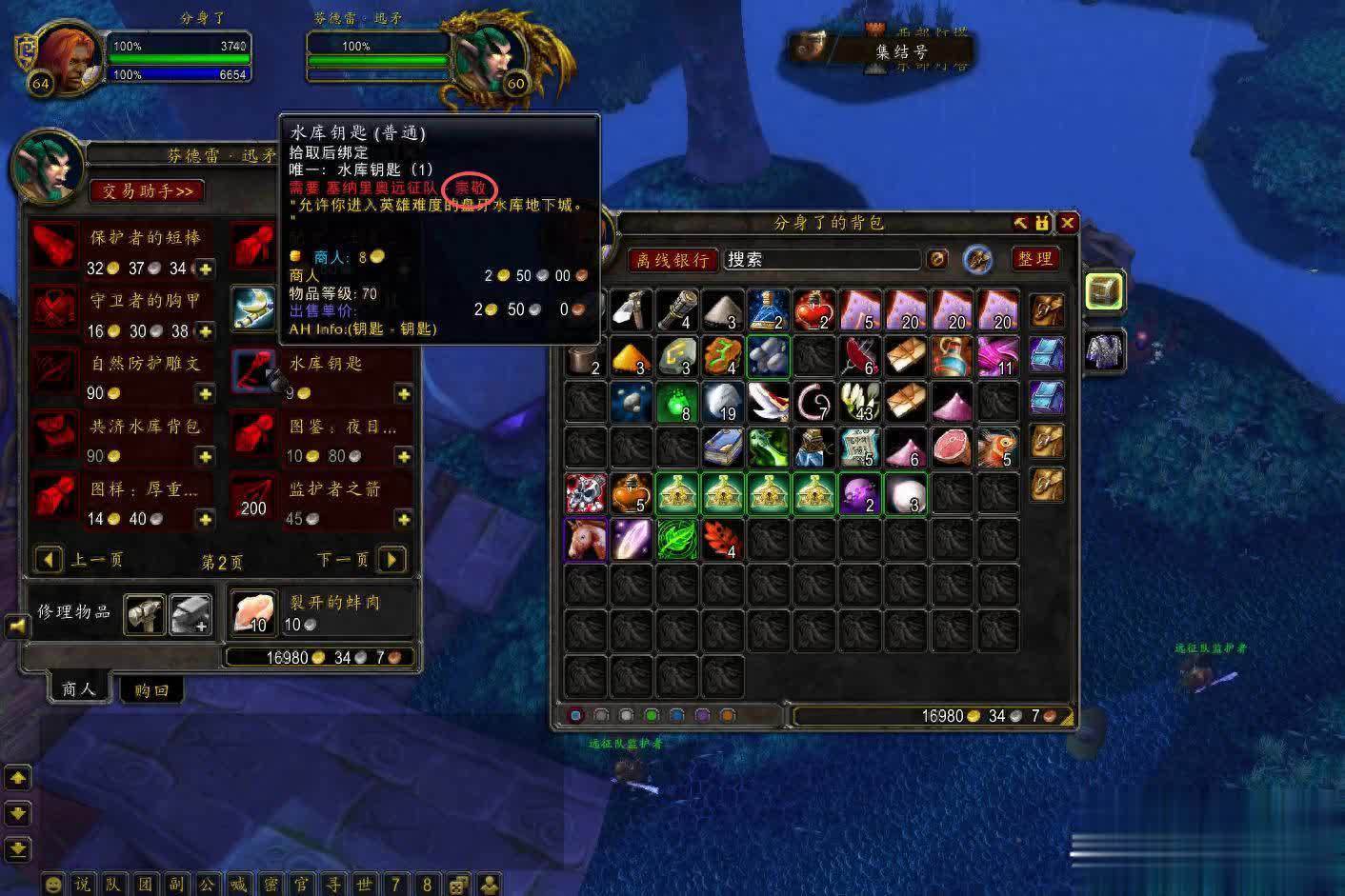Repair all items with the anvil button
The height and width of the screenshot is (896, 1345).
click(191, 614)
